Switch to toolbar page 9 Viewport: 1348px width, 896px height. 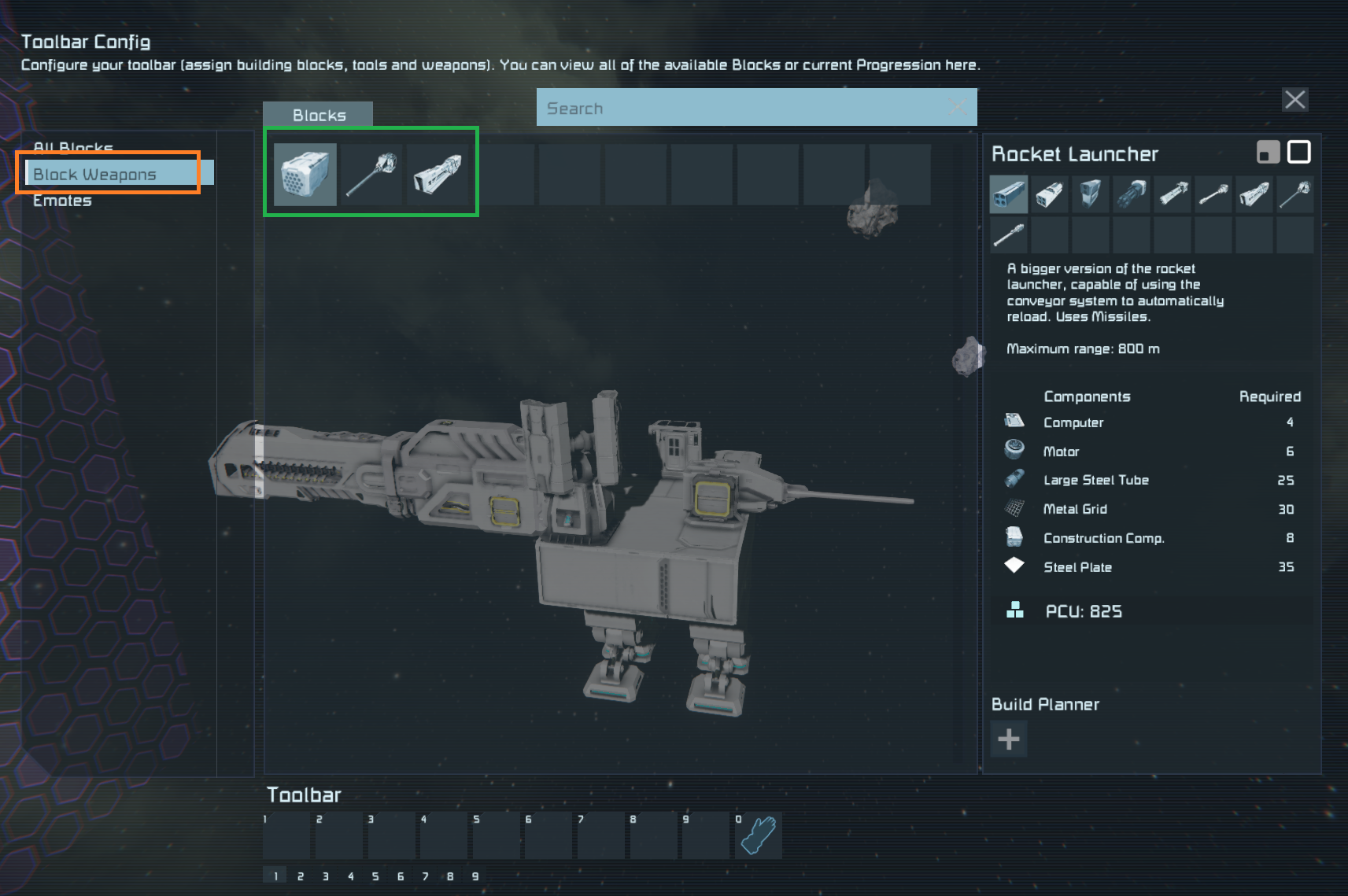pos(475,876)
